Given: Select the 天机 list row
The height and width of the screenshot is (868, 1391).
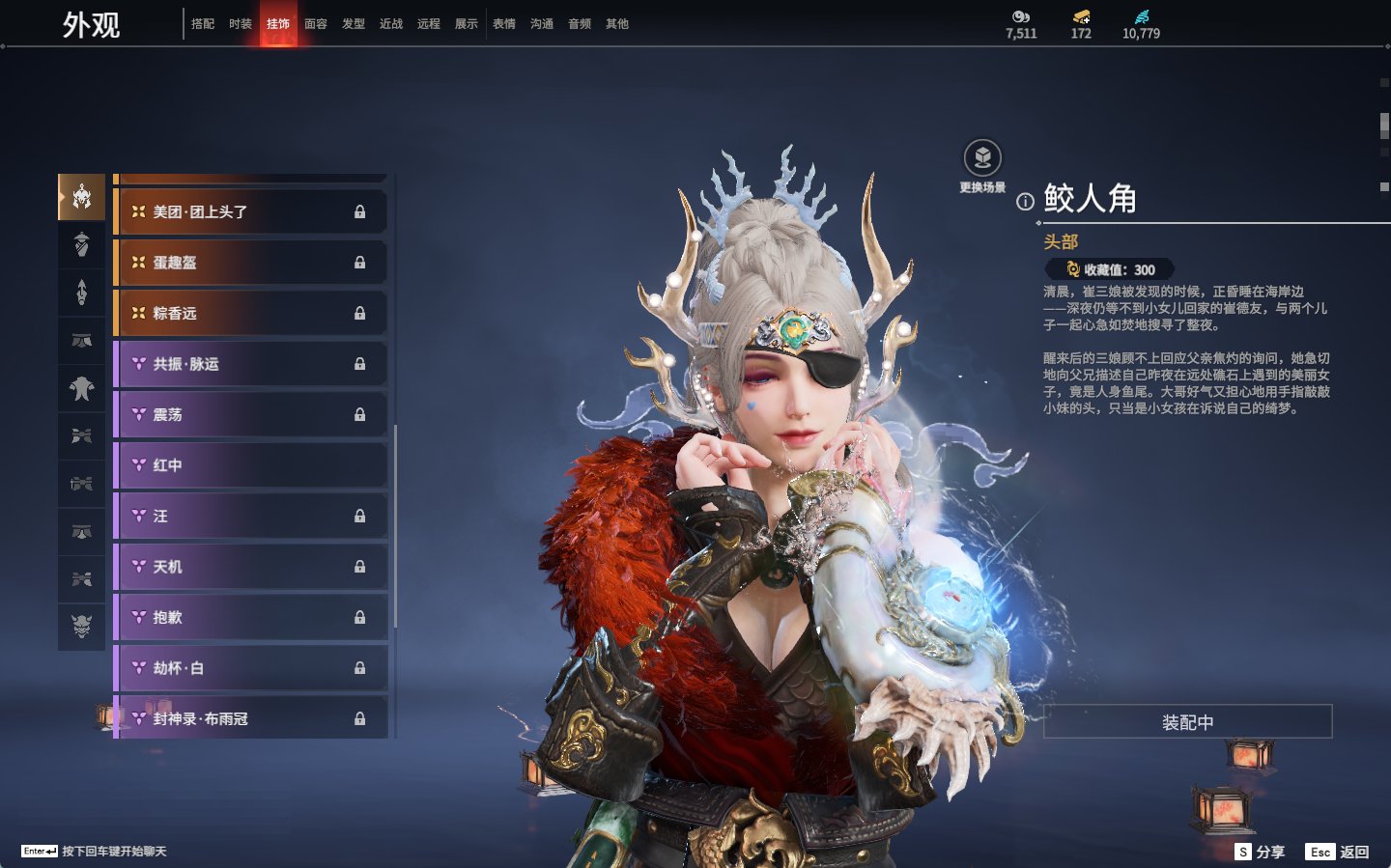Looking at the screenshot, I should 250,567.
